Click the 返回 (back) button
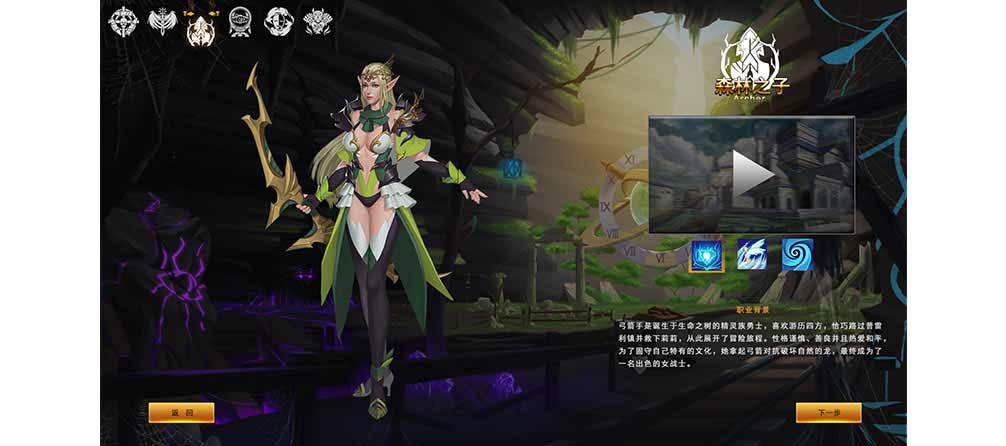The image size is (1006, 446). 181,412
